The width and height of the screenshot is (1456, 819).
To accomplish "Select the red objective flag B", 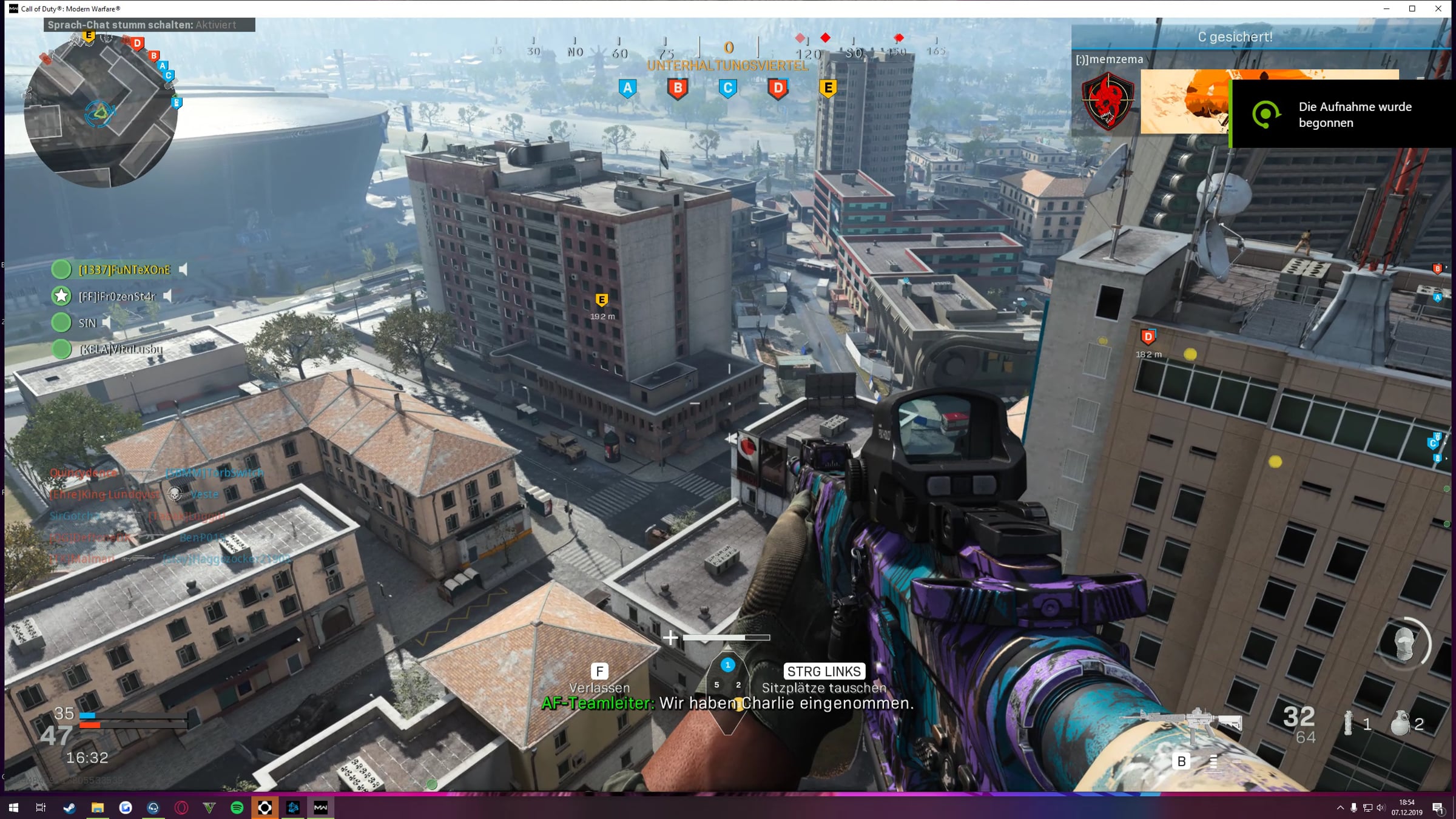I will click(x=678, y=89).
